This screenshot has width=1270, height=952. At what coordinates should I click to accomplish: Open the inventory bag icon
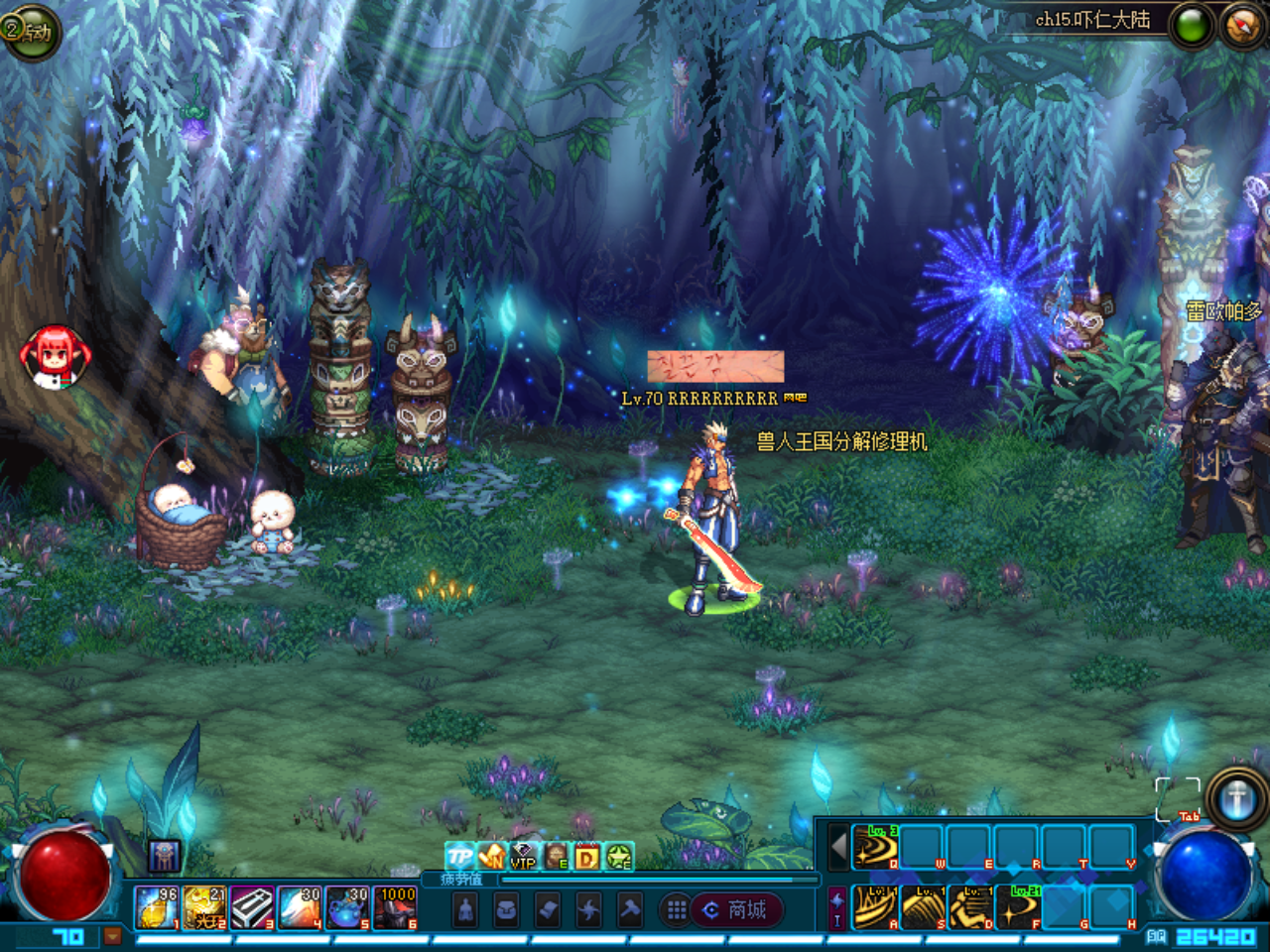tap(506, 910)
